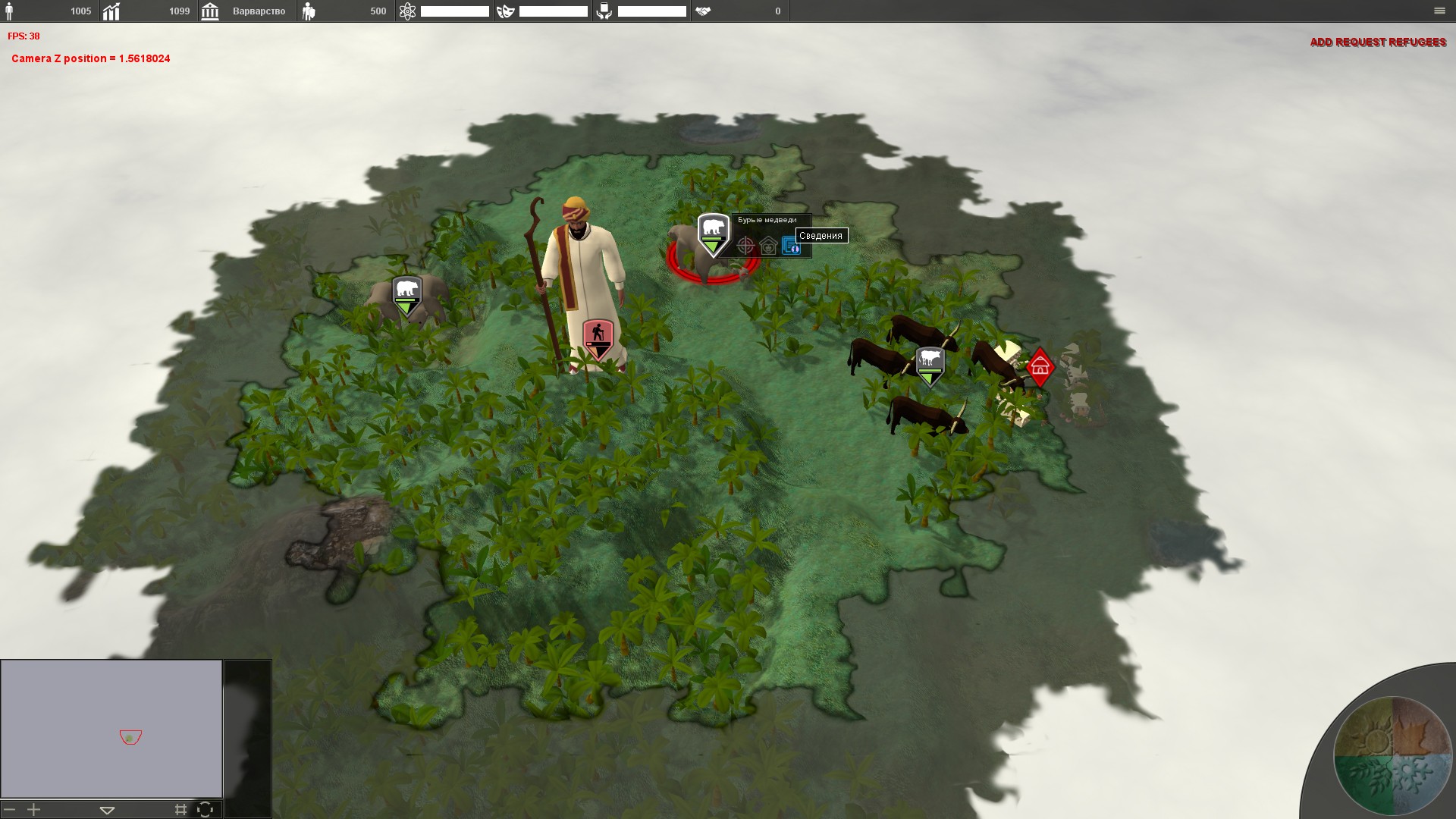Select the pink walking-man unit badge
The width and height of the screenshot is (1456, 819).
(x=598, y=337)
